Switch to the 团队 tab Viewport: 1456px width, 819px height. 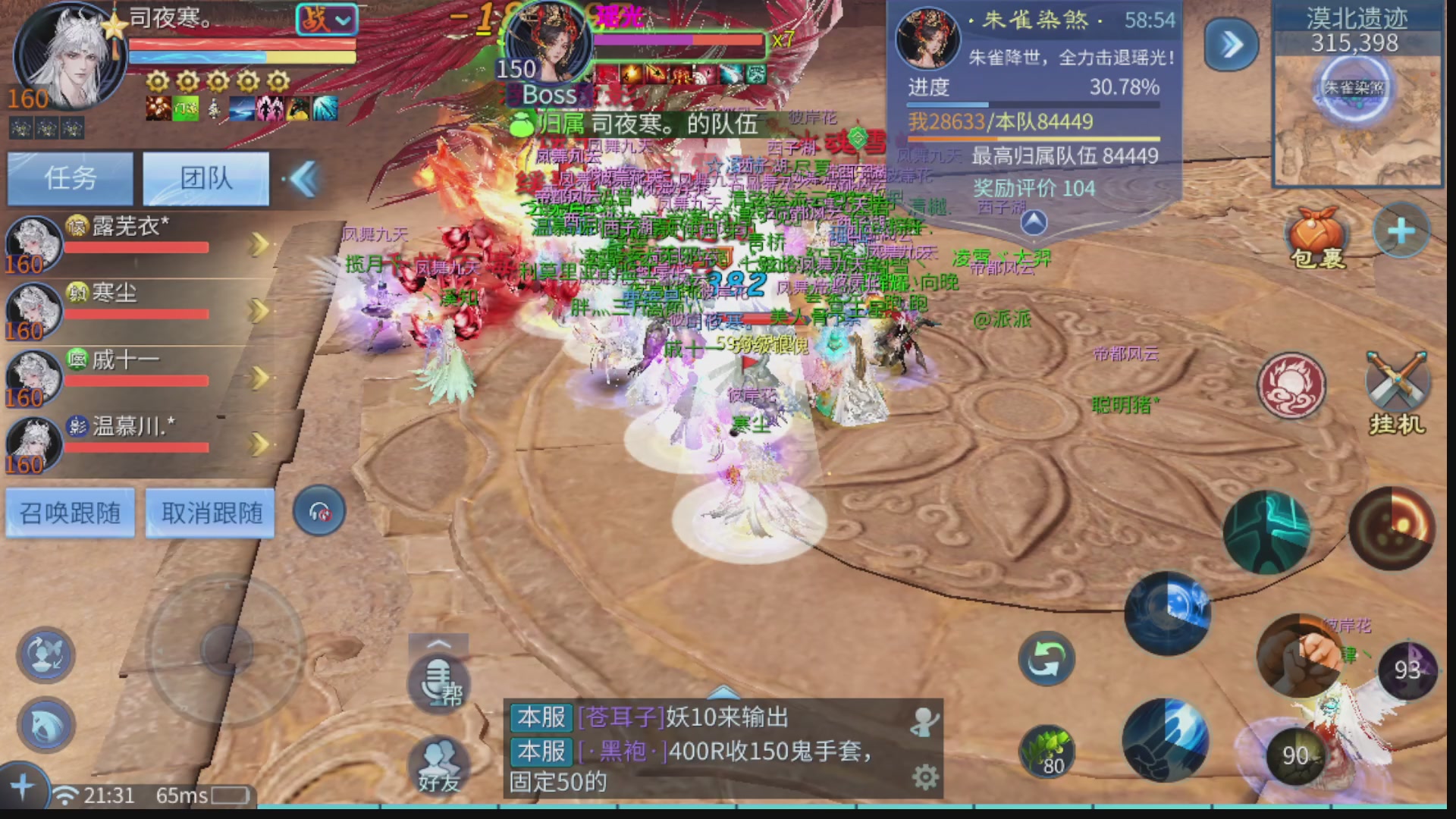[205, 178]
